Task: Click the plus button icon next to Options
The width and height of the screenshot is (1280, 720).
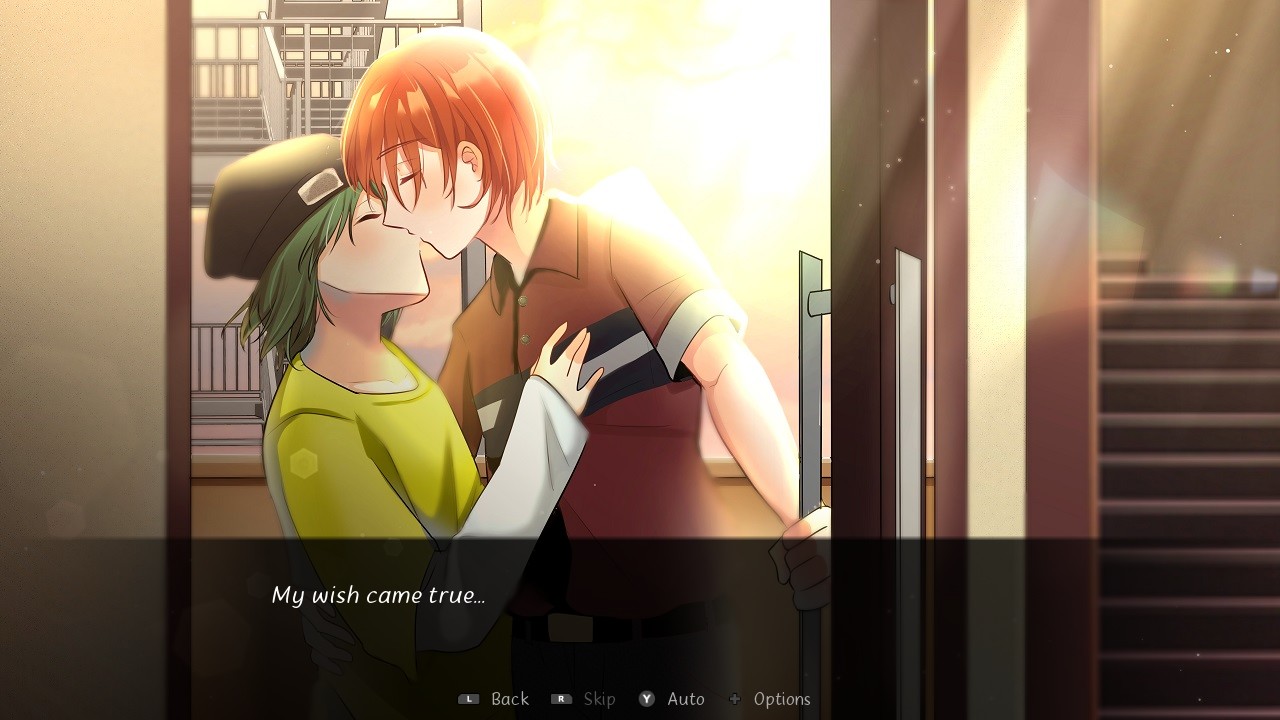Action: coord(736,699)
